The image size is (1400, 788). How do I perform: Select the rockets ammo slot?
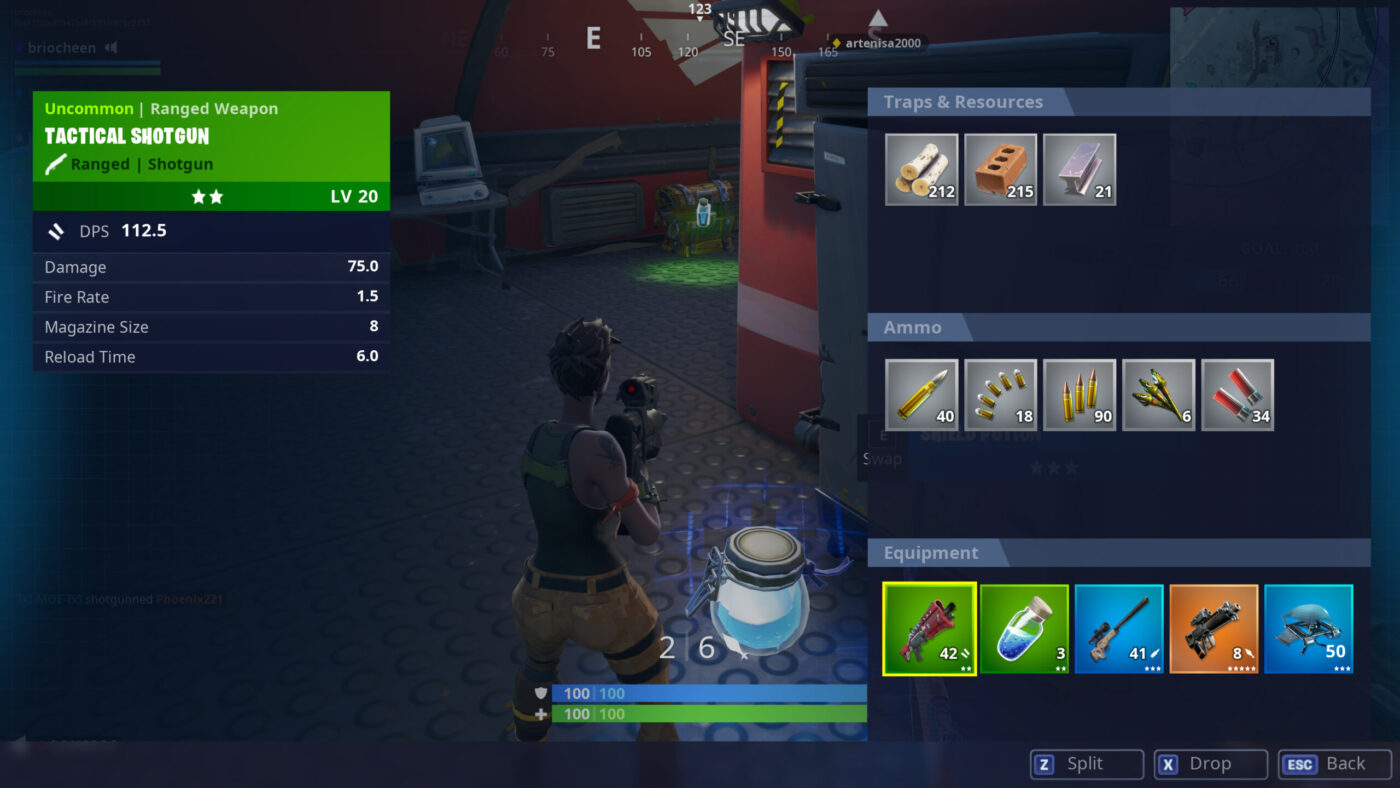point(1158,394)
